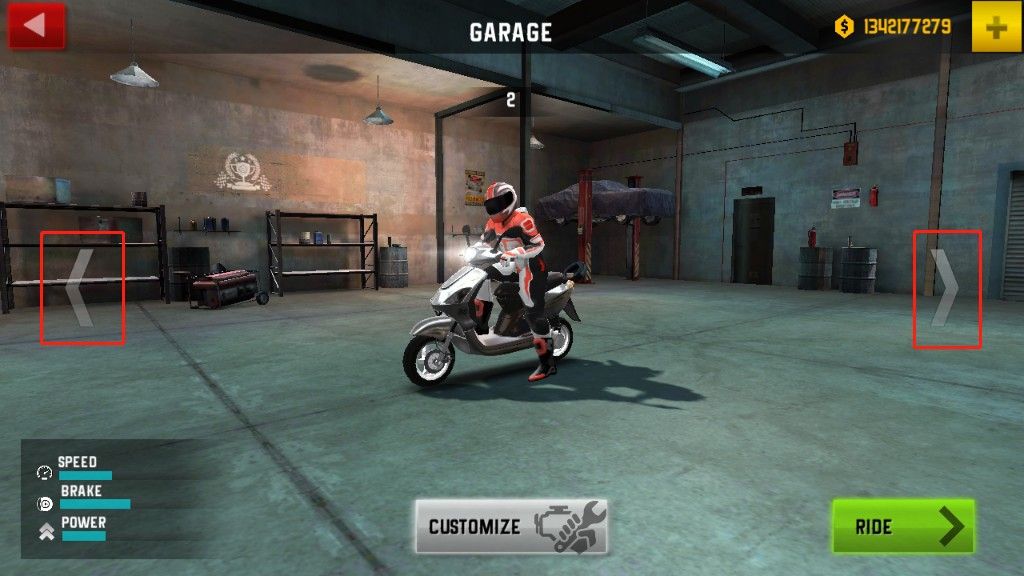Go back with the red arrow button

(x=37, y=26)
